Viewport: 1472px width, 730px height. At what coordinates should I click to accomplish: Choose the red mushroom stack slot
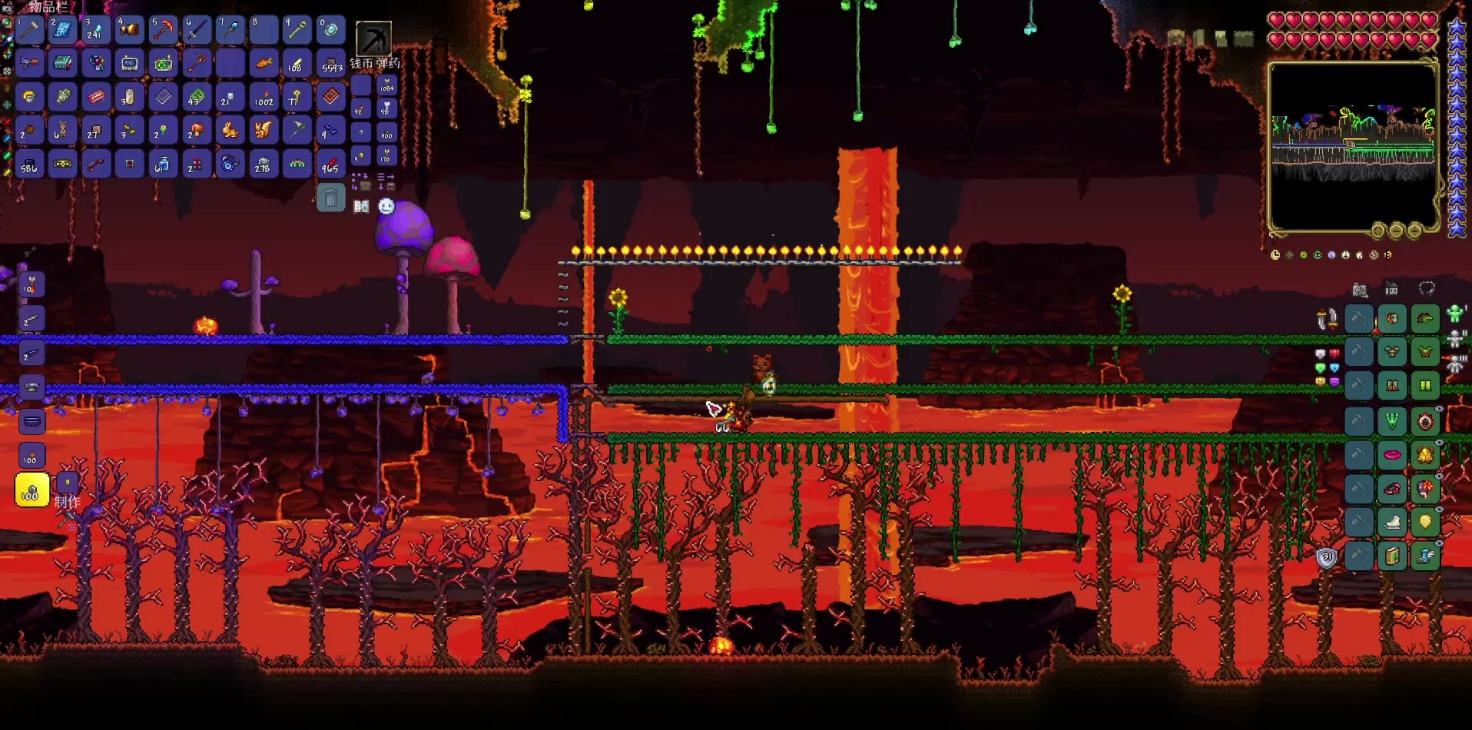[x=197, y=130]
